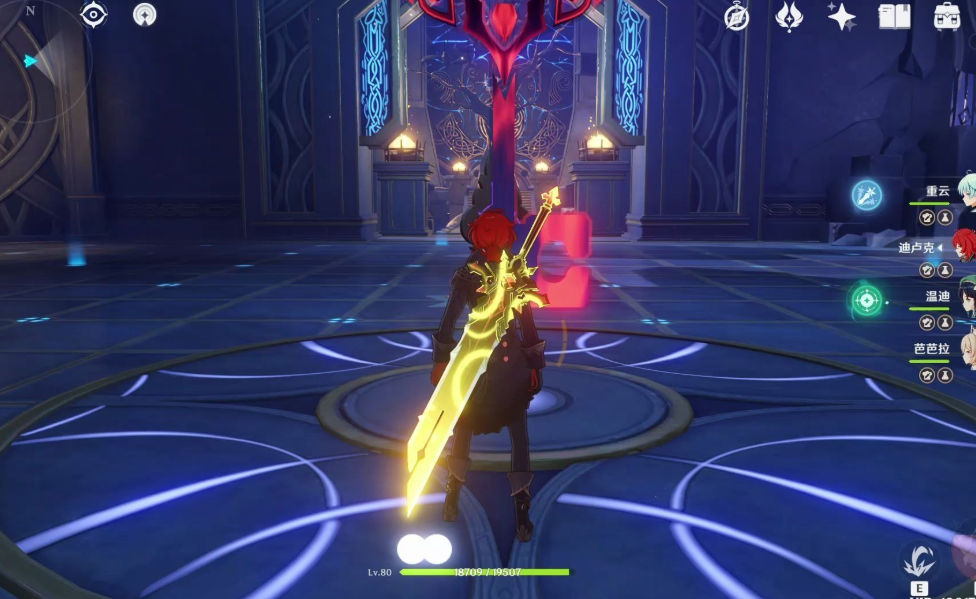Viewport: 976px width, 599px height.
Task: Activate the green crosshair skill icon beside 温迪
Action: (x=866, y=299)
